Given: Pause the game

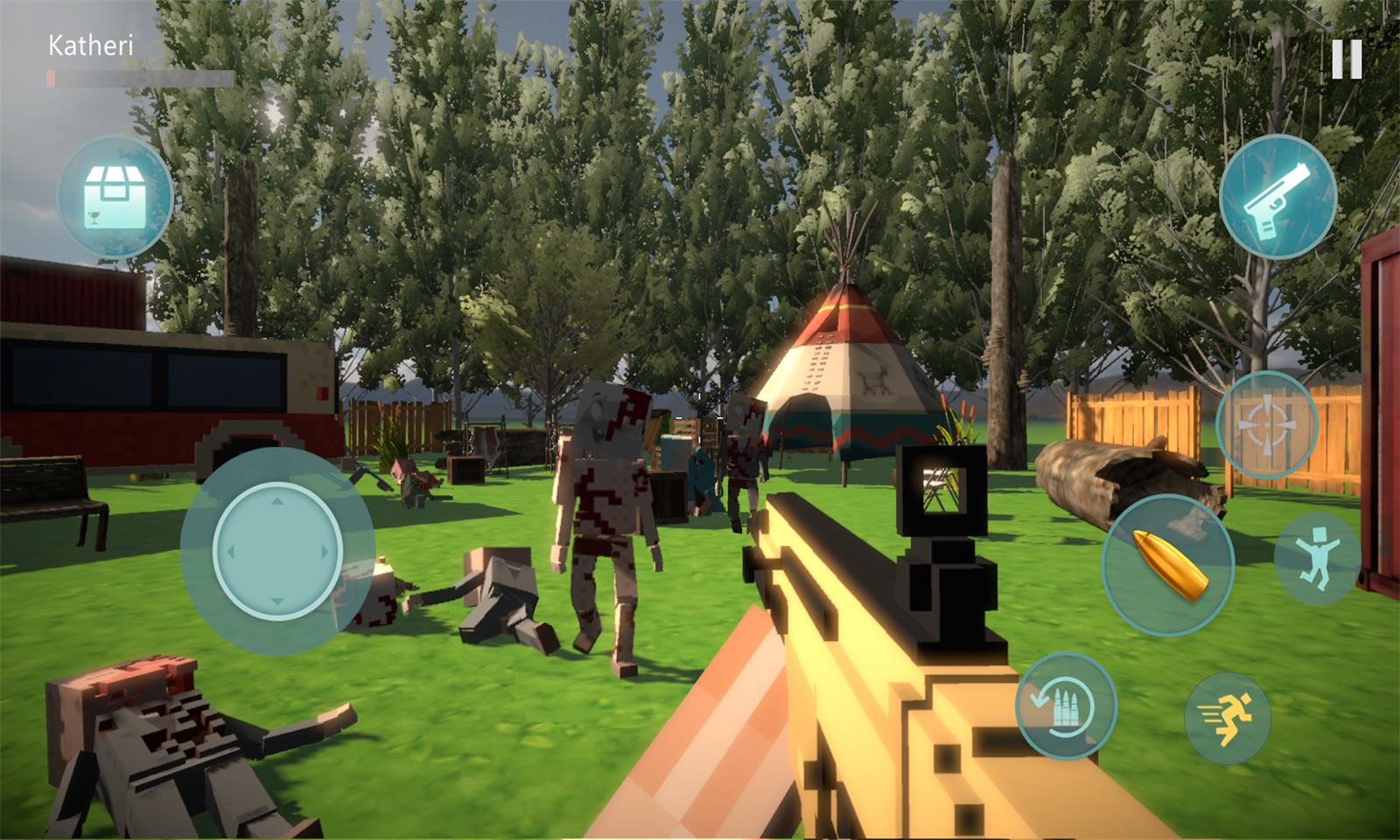Looking at the screenshot, I should (1347, 59).
